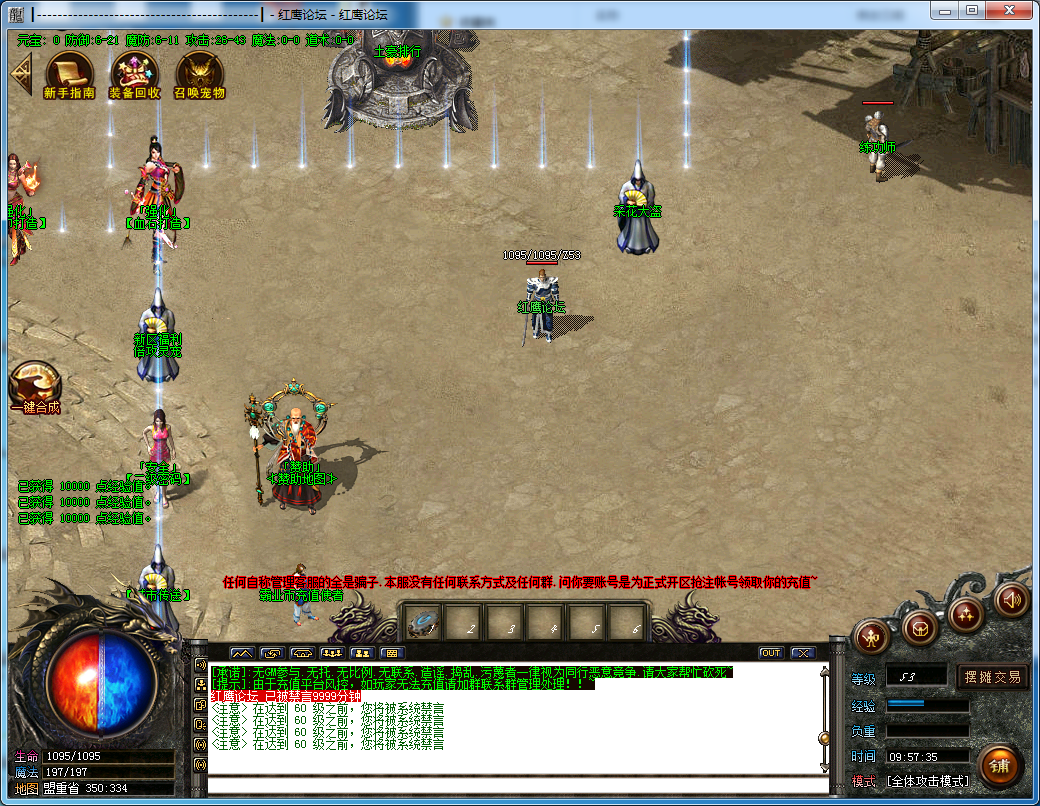Open the skills sparkle round button
Image resolution: width=1040 pixels, height=806 pixels.
[x=966, y=612]
